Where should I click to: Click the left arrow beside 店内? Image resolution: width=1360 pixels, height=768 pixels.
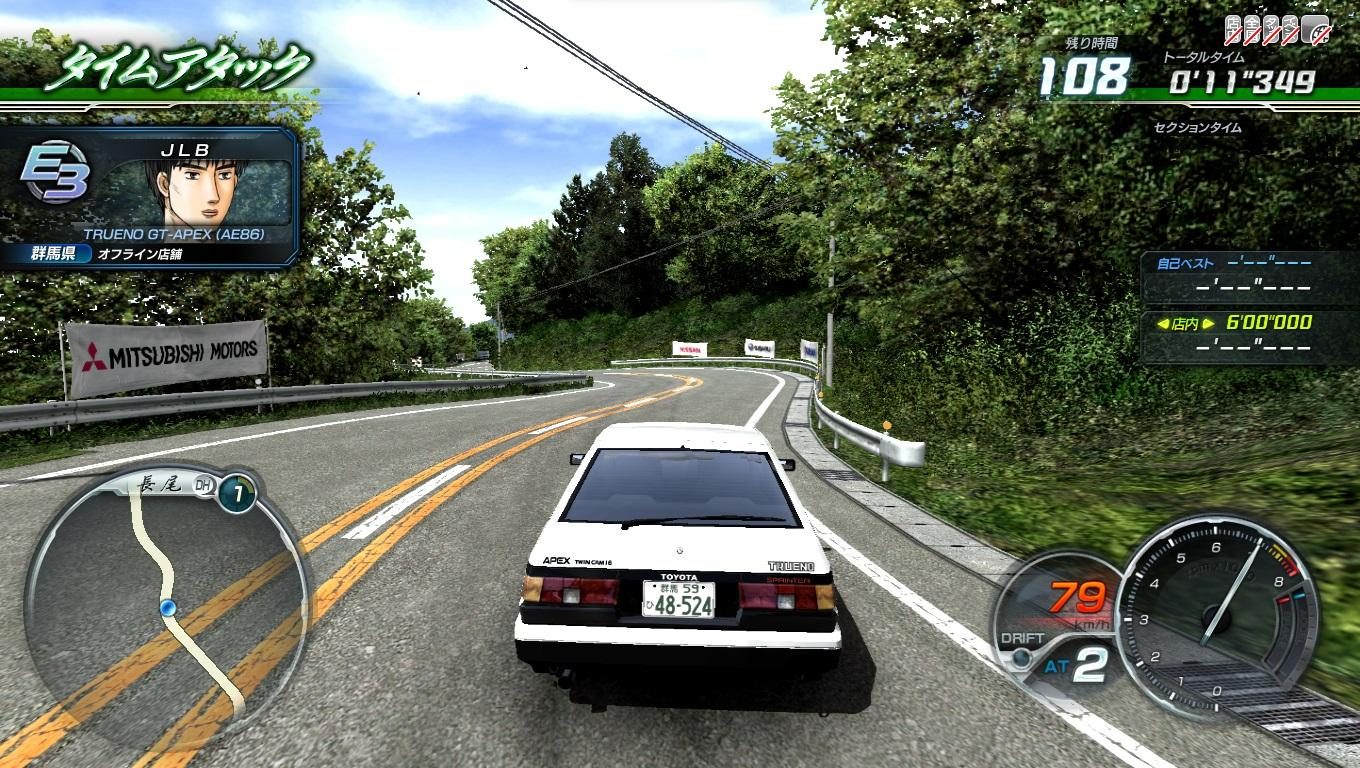click(1163, 323)
